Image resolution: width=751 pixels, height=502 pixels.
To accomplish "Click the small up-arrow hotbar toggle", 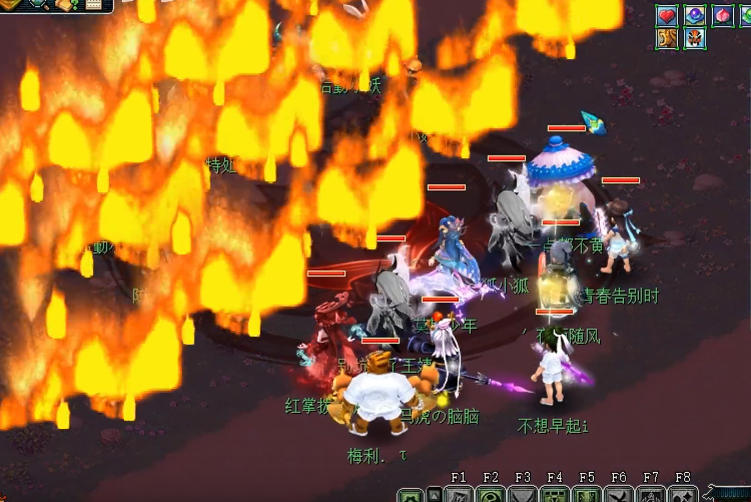I will click(434, 495).
